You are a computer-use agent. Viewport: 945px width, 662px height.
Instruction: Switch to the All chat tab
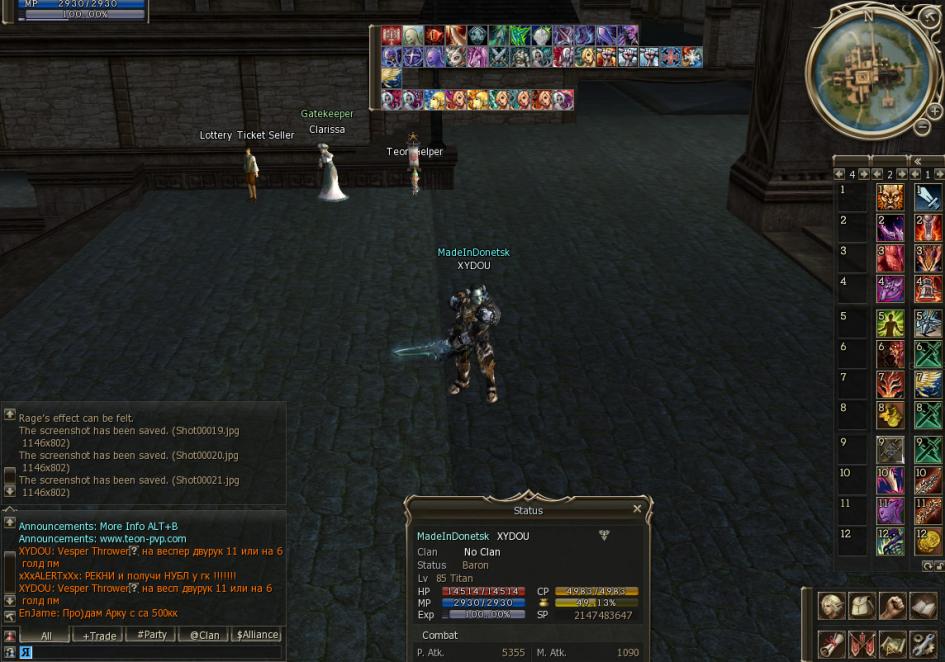(x=46, y=635)
